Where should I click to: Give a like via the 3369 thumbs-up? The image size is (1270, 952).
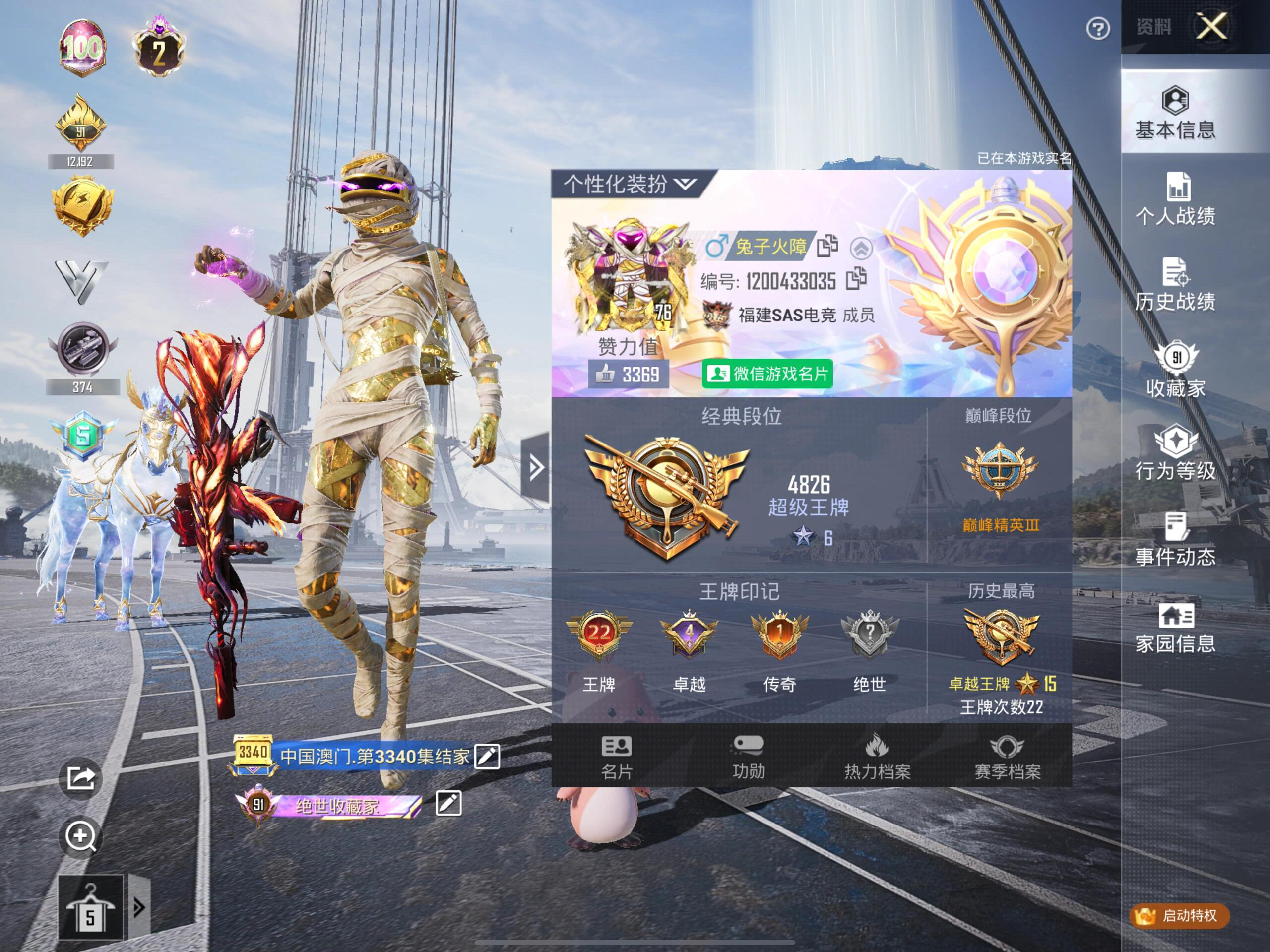coord(628,375)
